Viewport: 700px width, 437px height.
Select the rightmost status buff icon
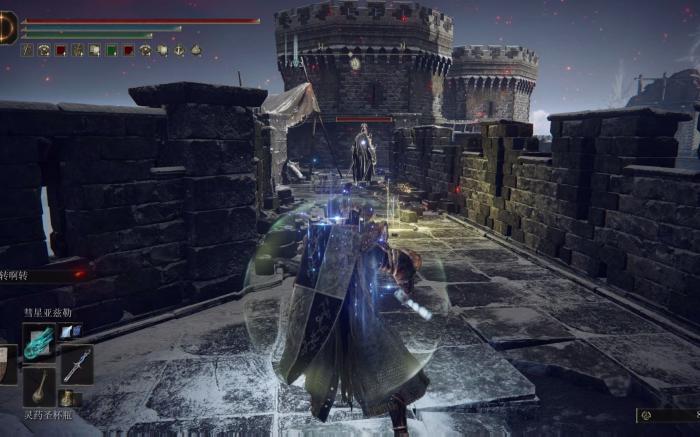tap(196, 49)
